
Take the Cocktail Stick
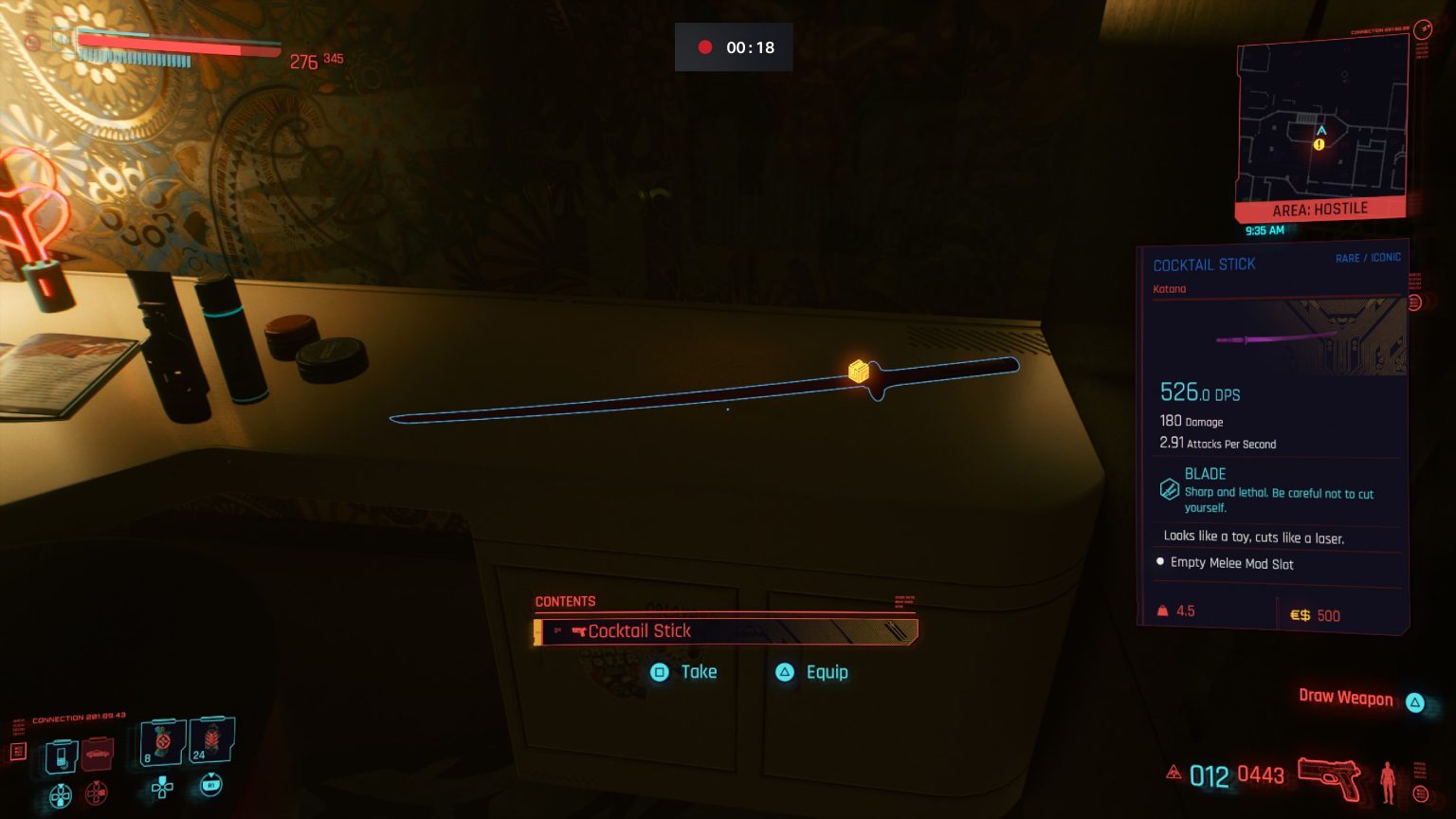tap(684, 672)
